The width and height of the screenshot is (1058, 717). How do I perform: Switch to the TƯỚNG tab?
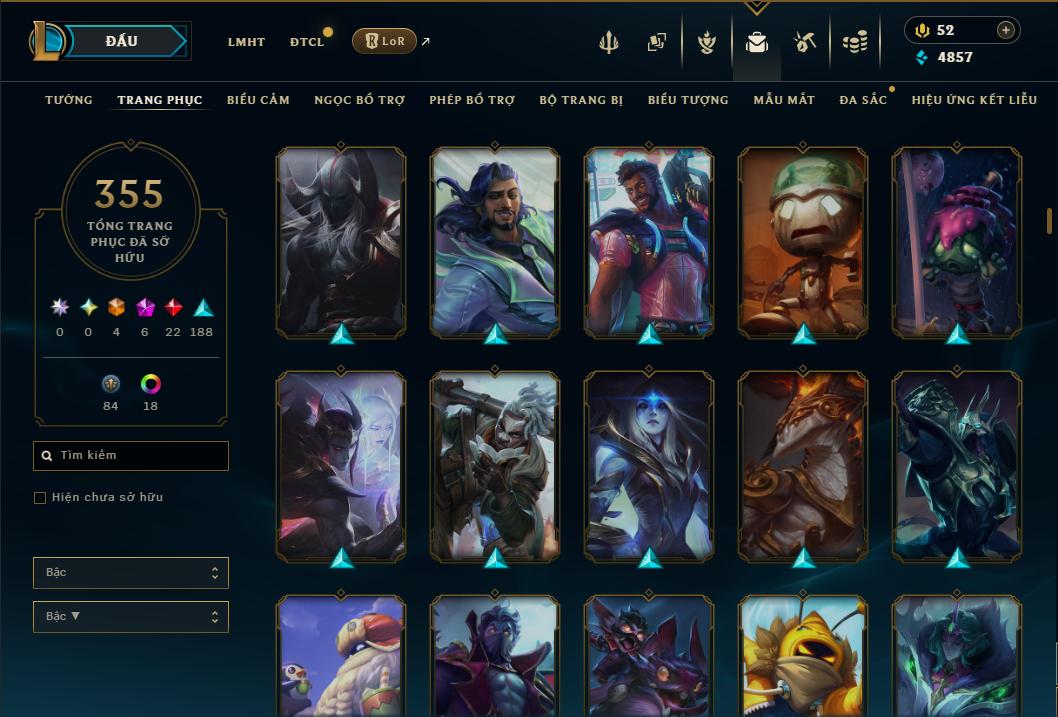(69, 100)
